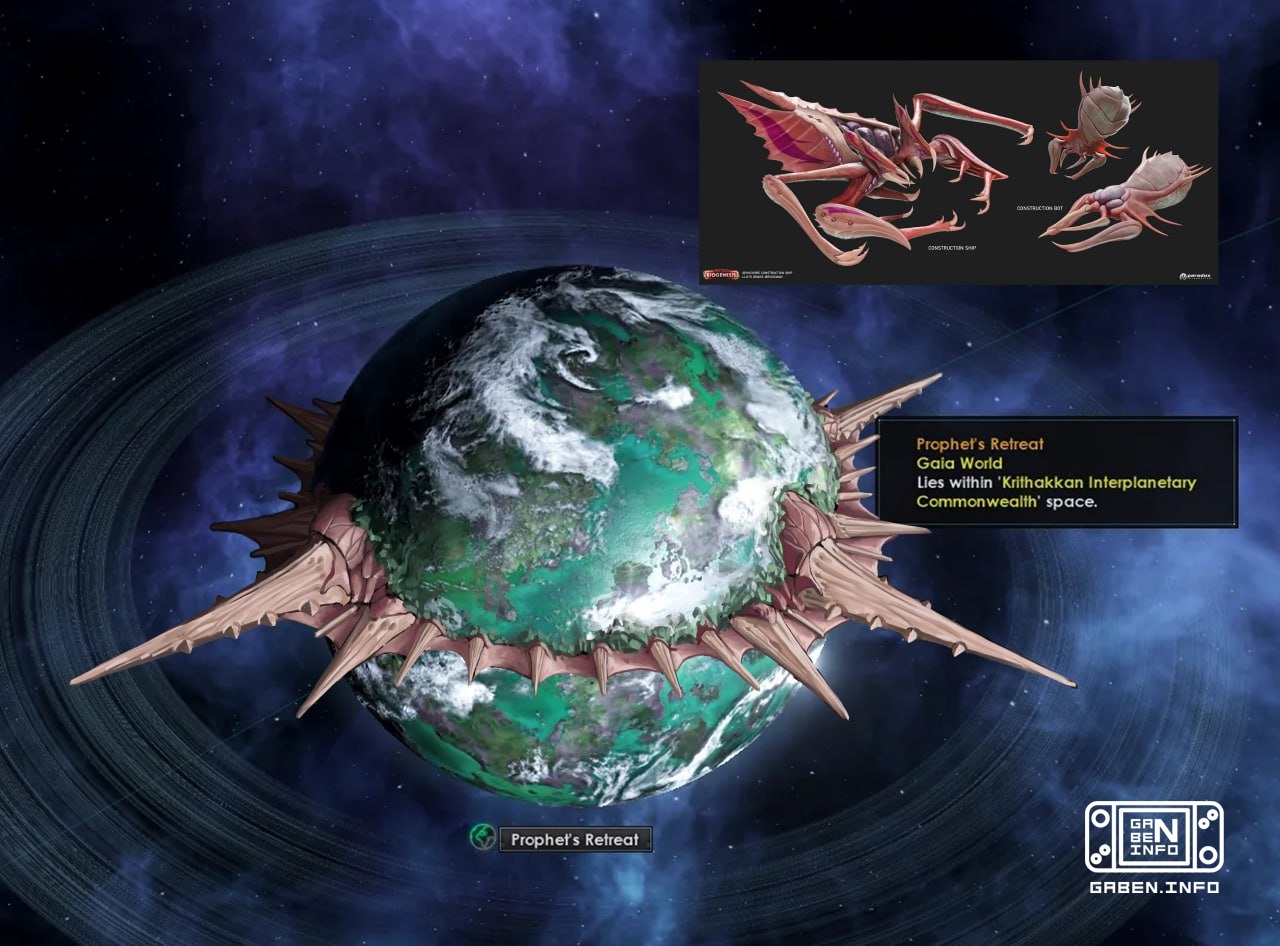Expand the nameplate to show planet details
Screen dimensions: 1280x946
click(x=574, y=840)
